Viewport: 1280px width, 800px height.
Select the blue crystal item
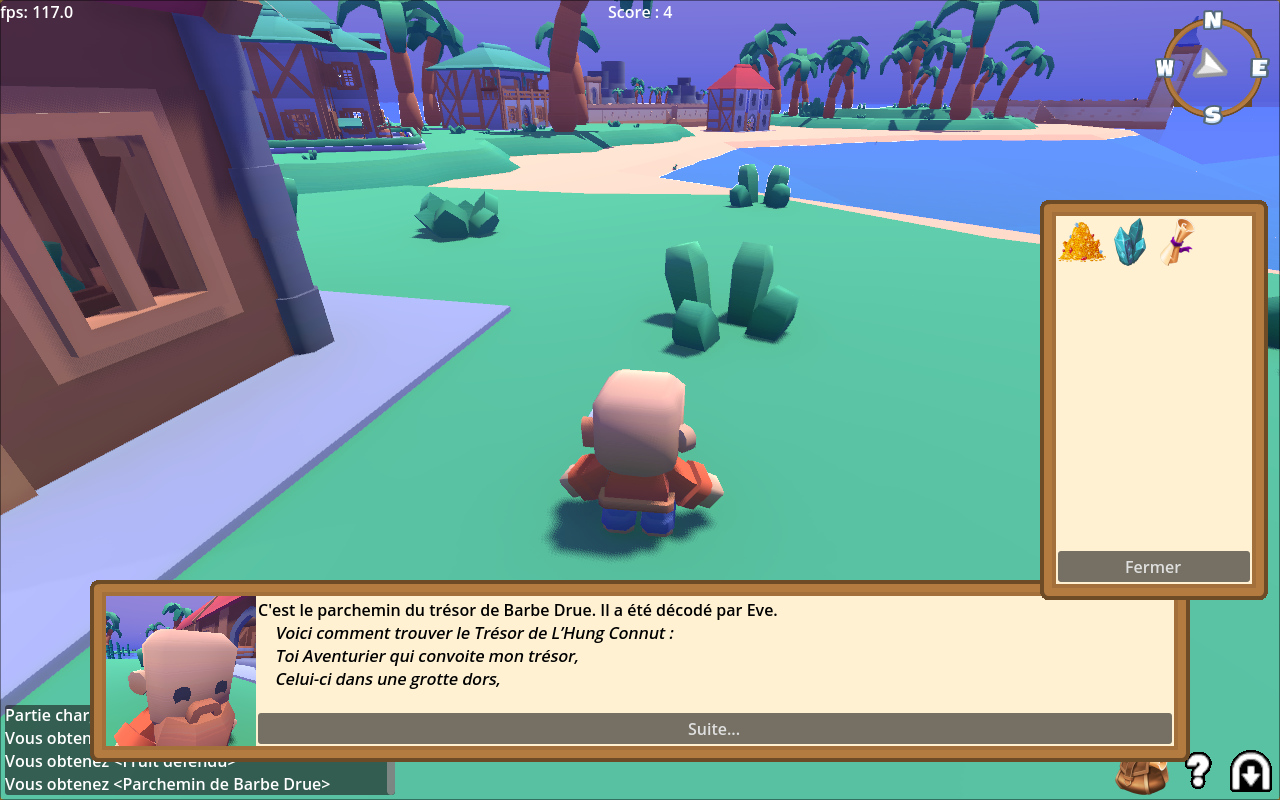point(1131,242)
